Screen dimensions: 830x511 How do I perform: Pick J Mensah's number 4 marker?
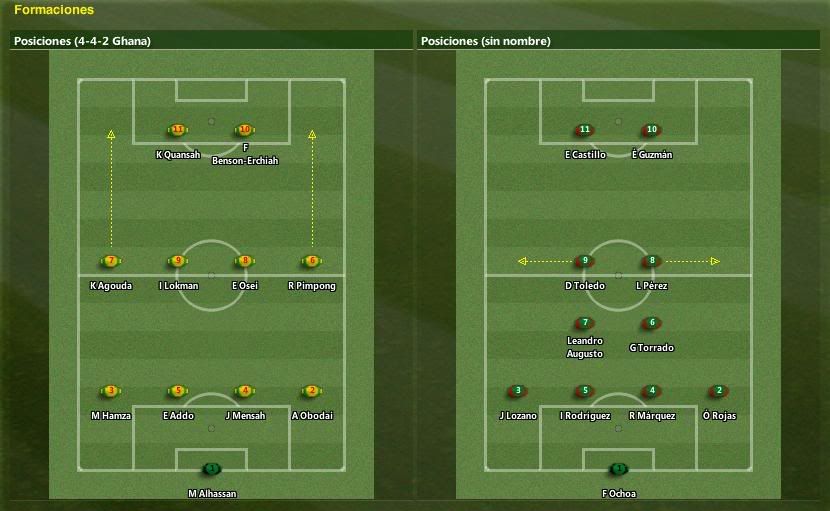pyautogui.click(x=245, y=391)
